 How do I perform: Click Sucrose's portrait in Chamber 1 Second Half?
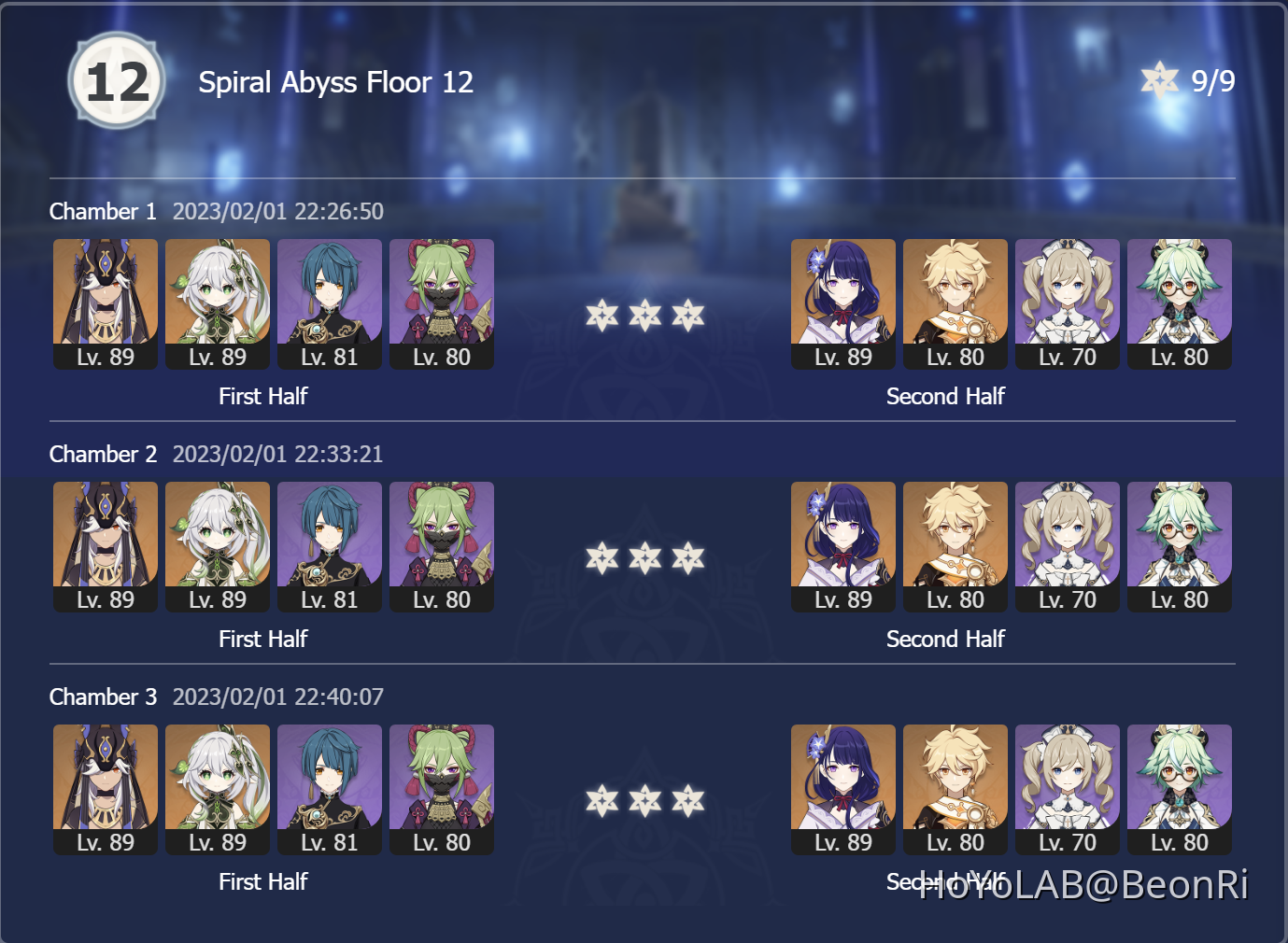[1179, 303]
